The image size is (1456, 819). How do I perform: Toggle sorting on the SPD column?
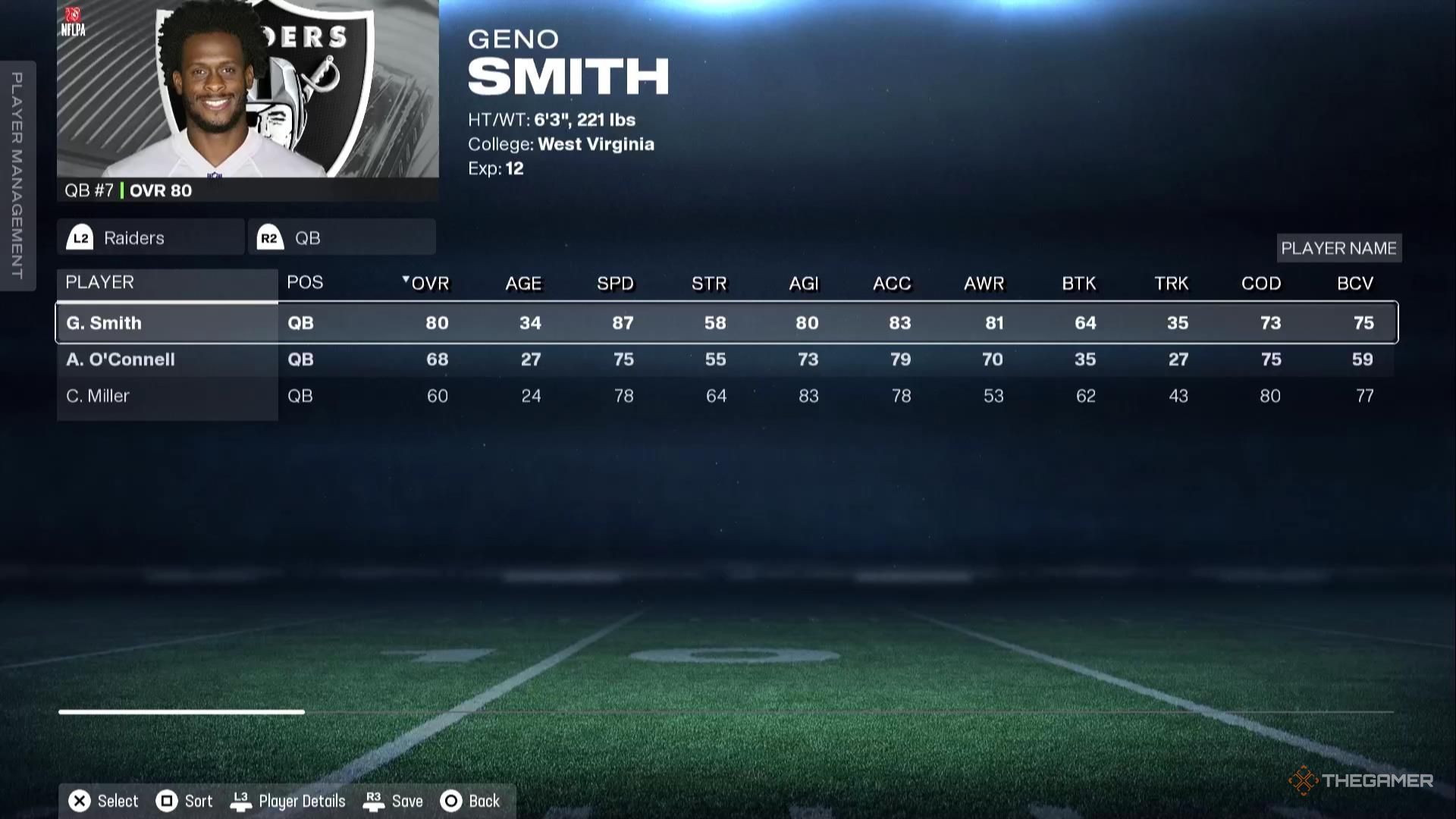615,283
